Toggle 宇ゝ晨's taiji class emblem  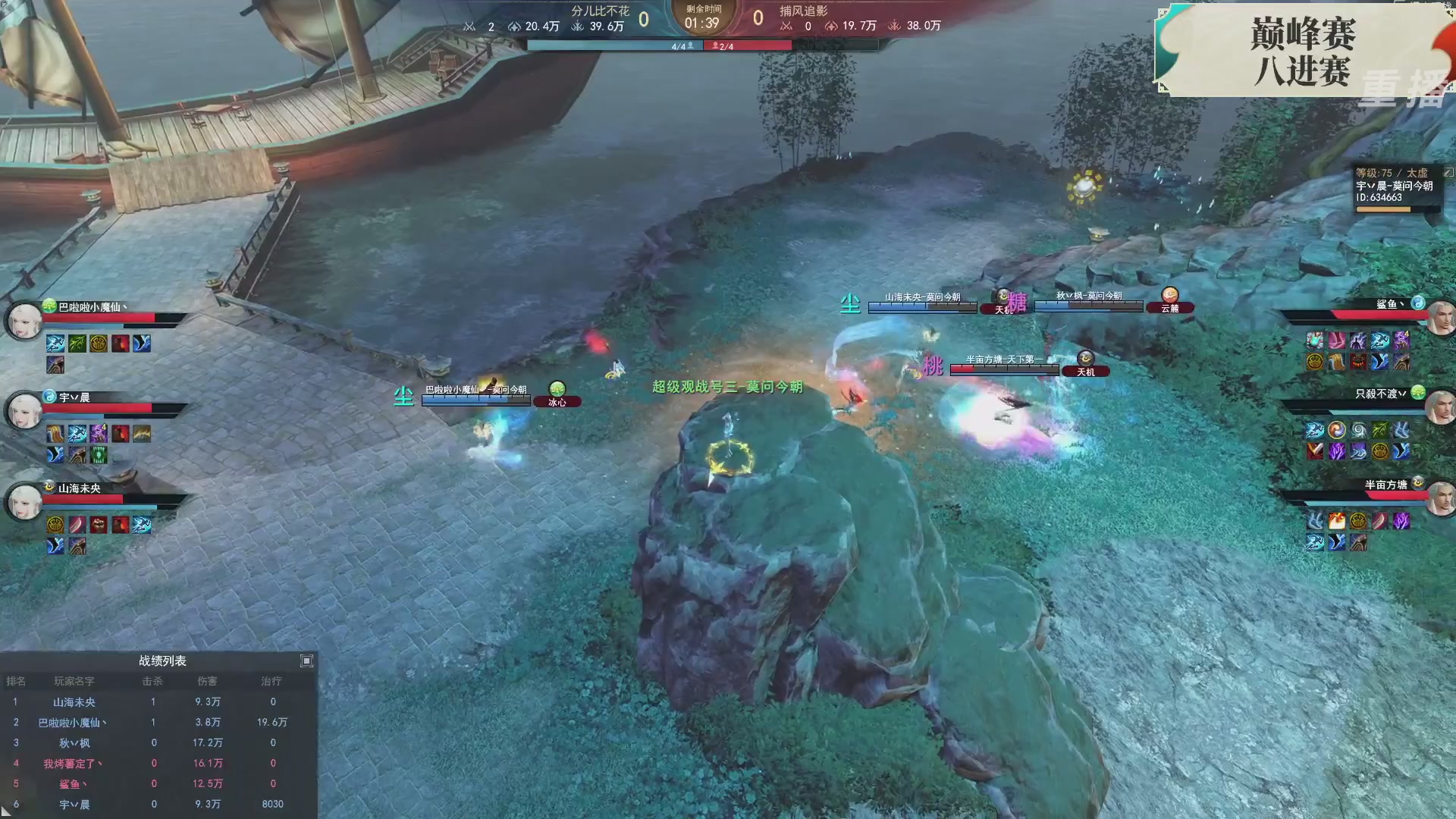click(x=48, y=396)
